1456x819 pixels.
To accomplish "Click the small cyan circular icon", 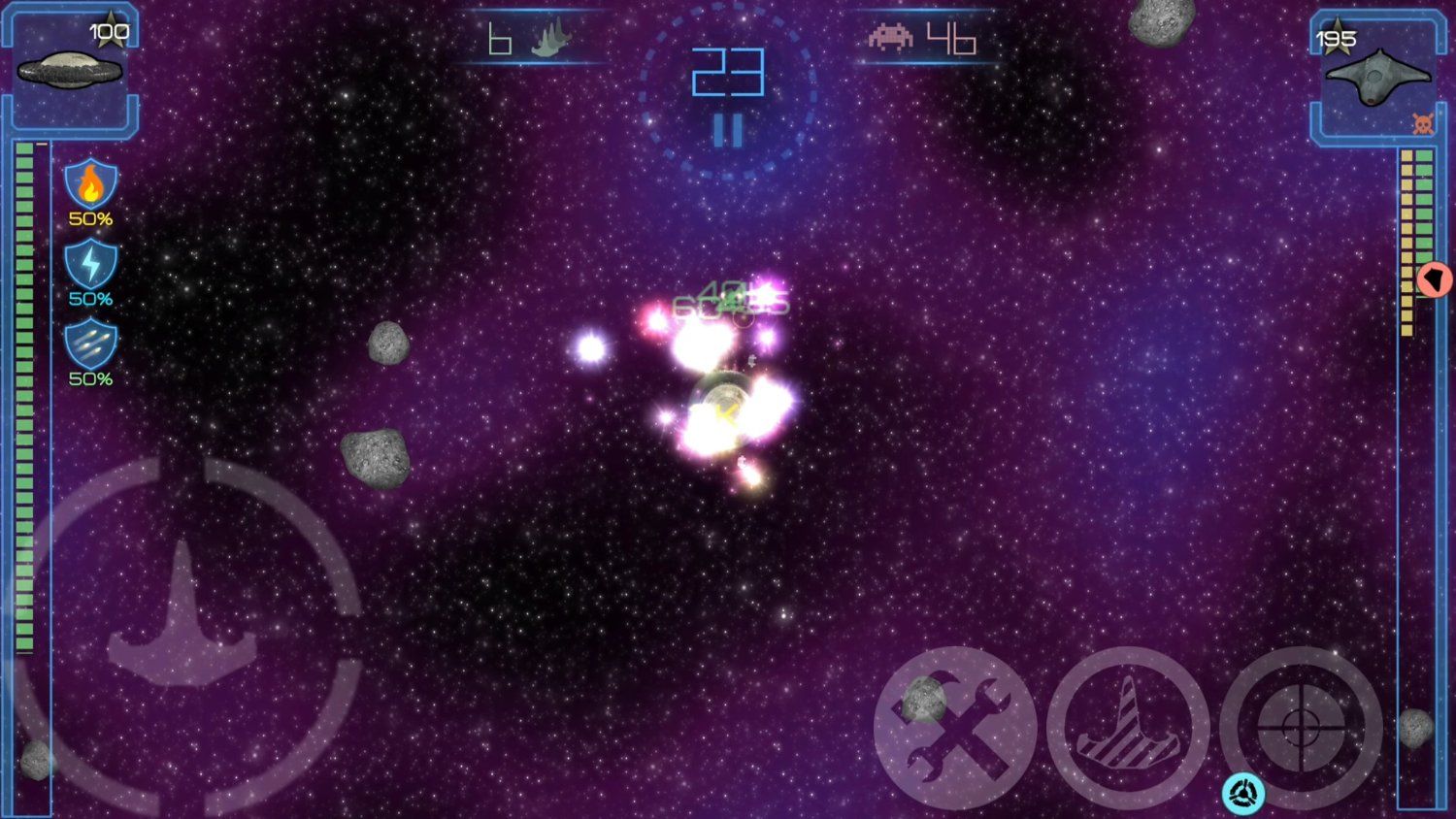I will (1243, 794).
